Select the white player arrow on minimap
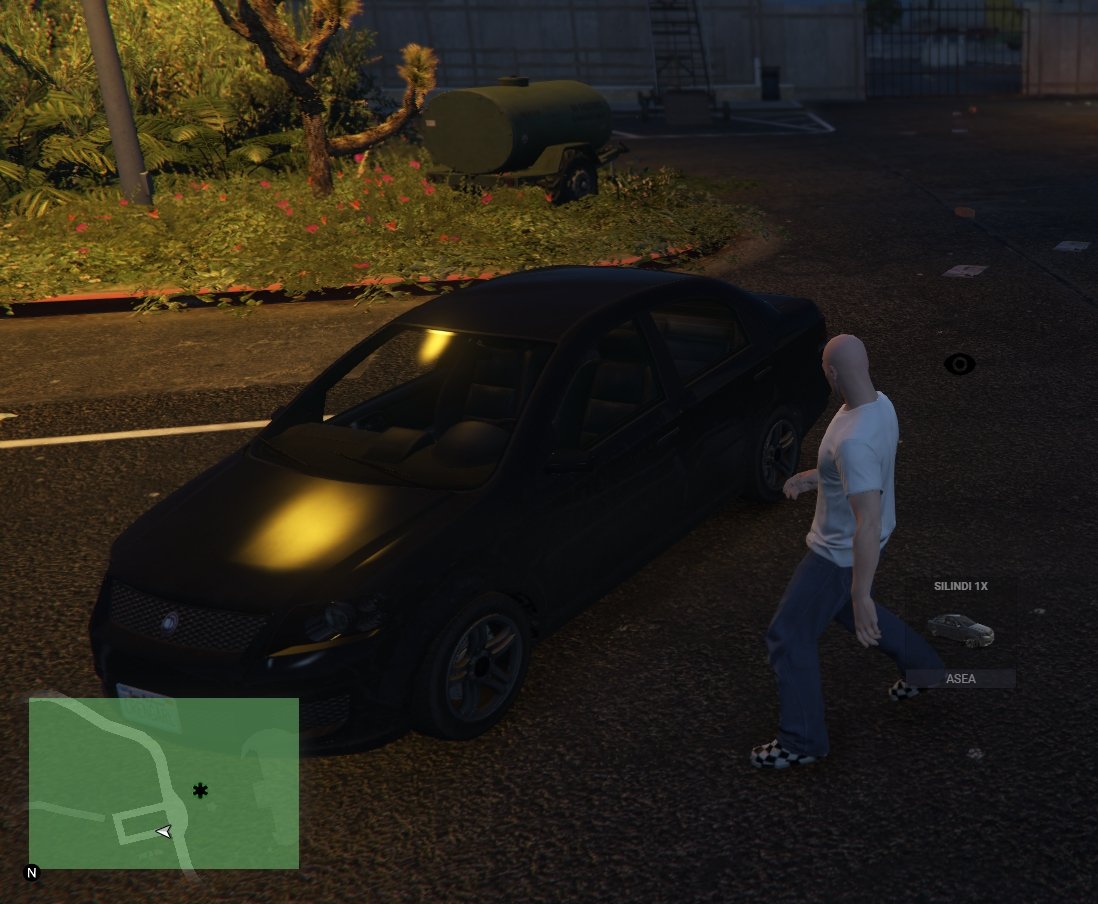 pos(164,831)
